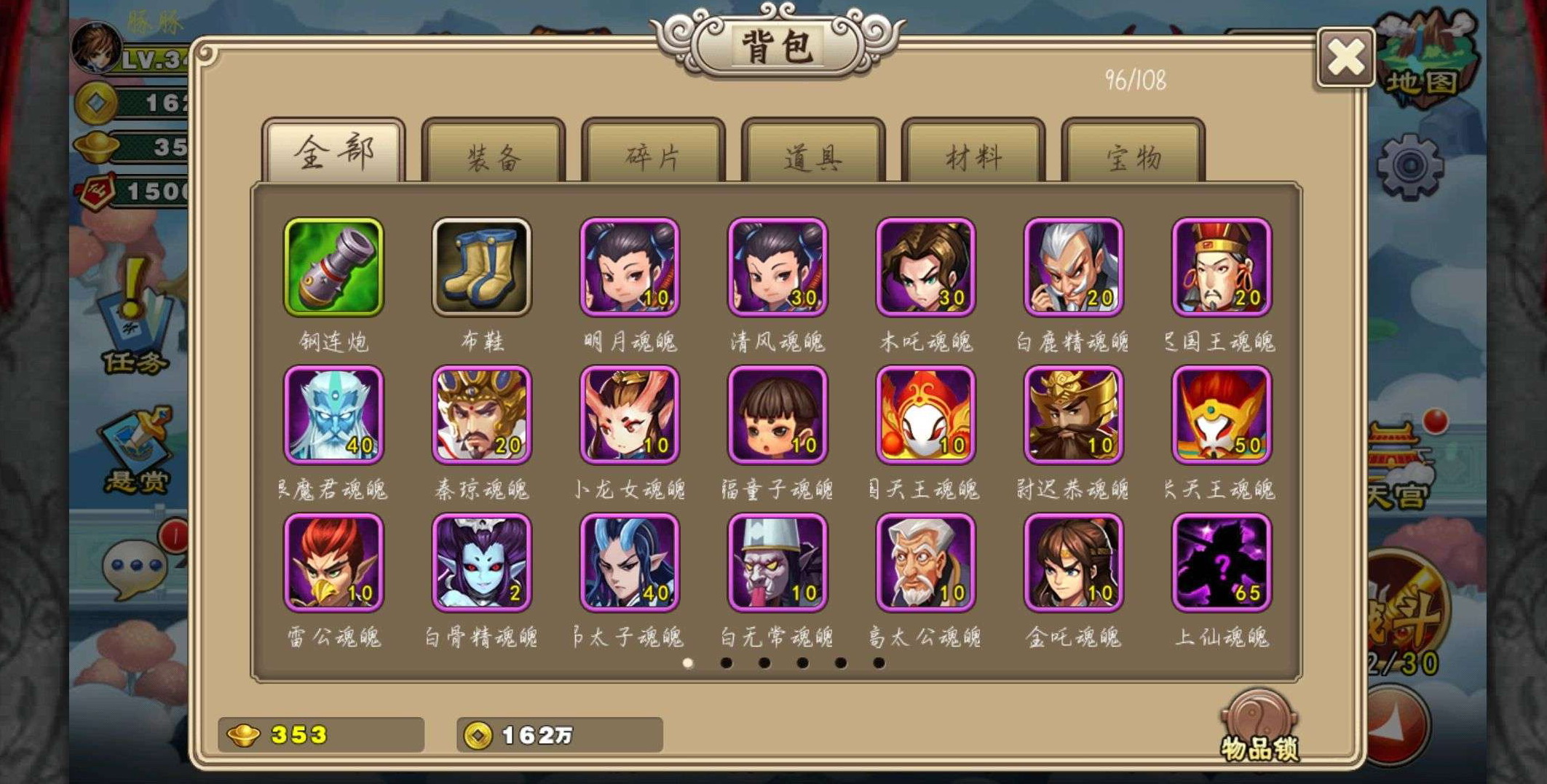
Task: Switch to the 材料 materials tab
Action: point(973,154)
